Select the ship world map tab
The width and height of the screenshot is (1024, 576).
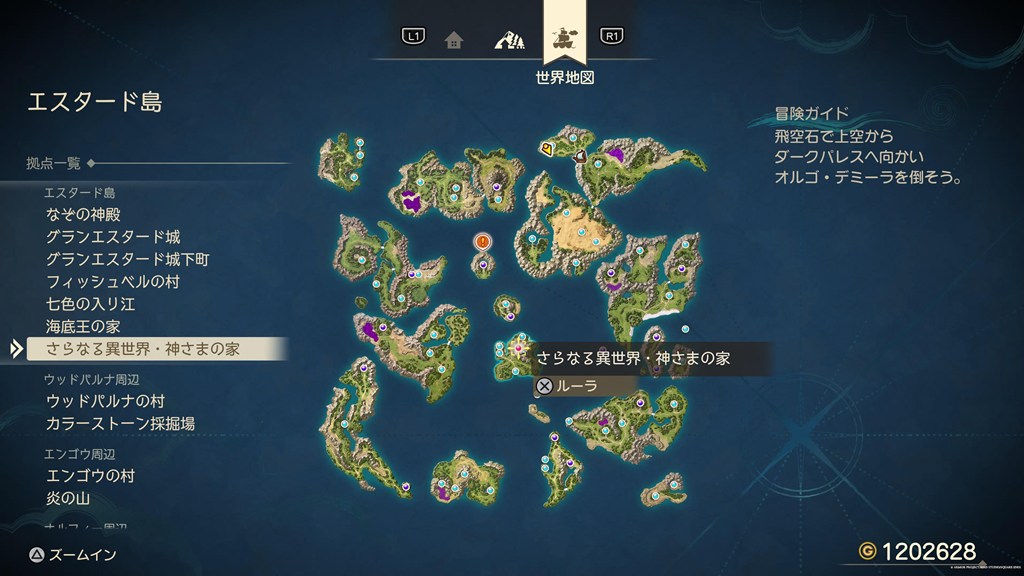[564, 38]
